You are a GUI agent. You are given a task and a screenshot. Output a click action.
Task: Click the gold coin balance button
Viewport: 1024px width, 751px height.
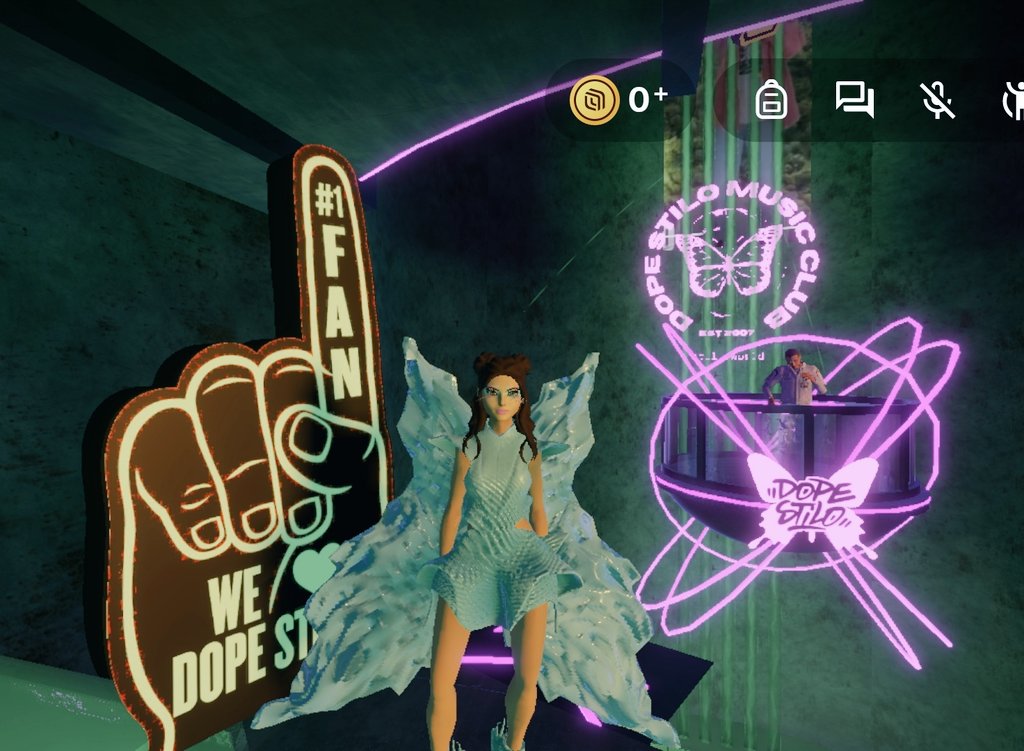(x=618, y=99)
